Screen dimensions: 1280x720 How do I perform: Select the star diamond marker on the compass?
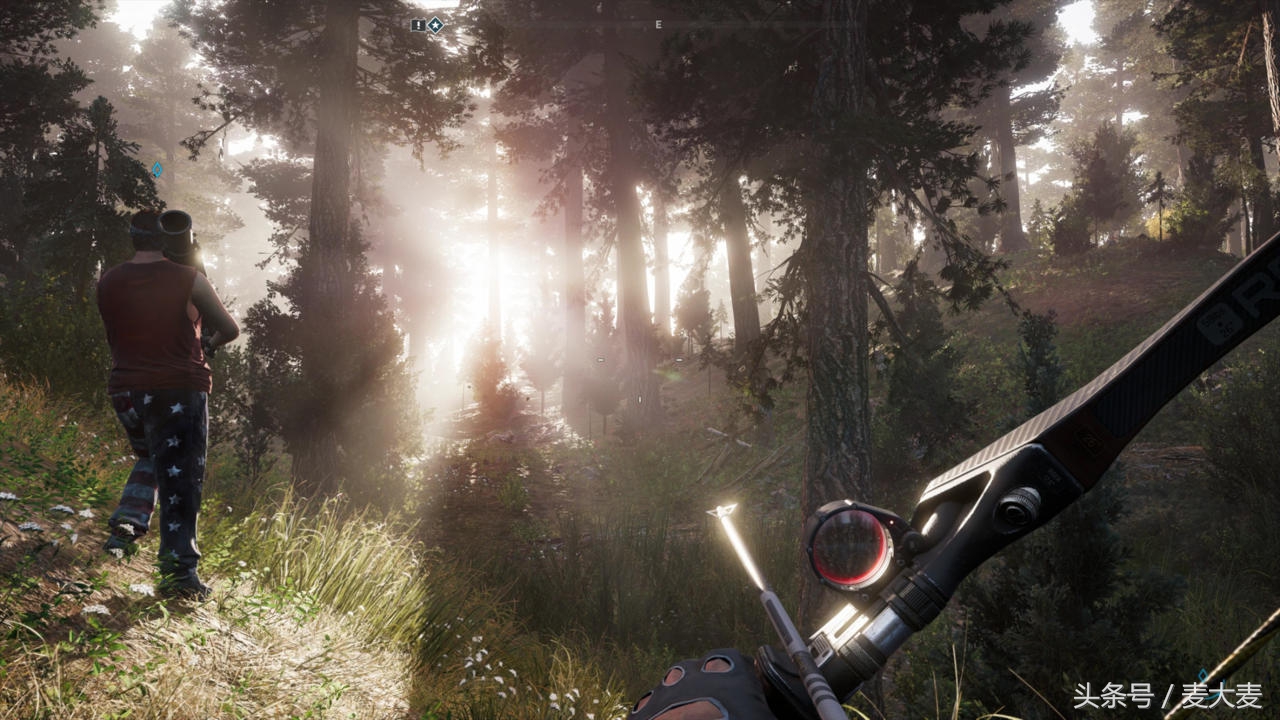pos(436,24)
